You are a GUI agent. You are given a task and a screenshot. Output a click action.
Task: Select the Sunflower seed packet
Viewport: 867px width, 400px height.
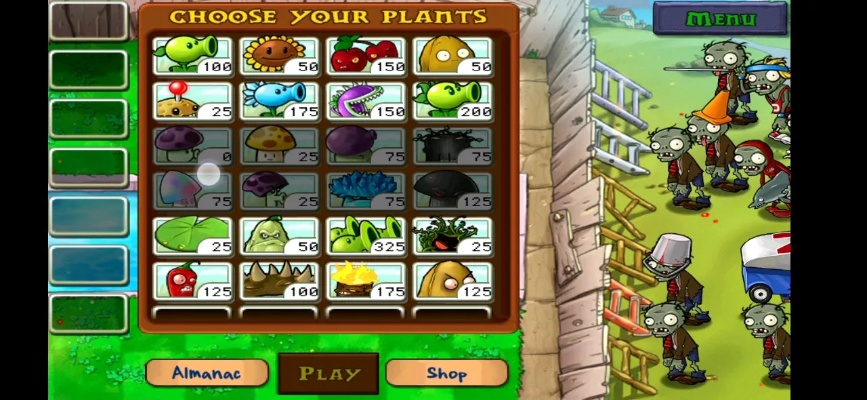tap(279, 55)
